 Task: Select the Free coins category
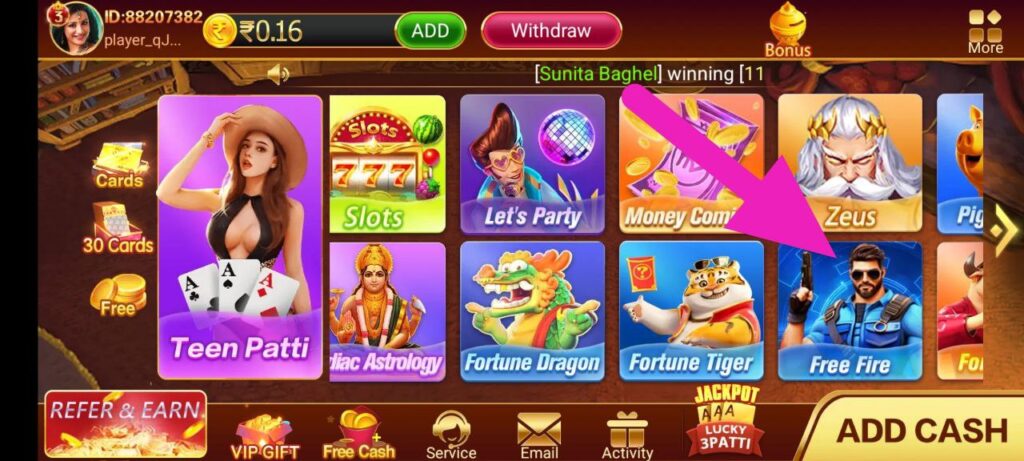(118, 296)
